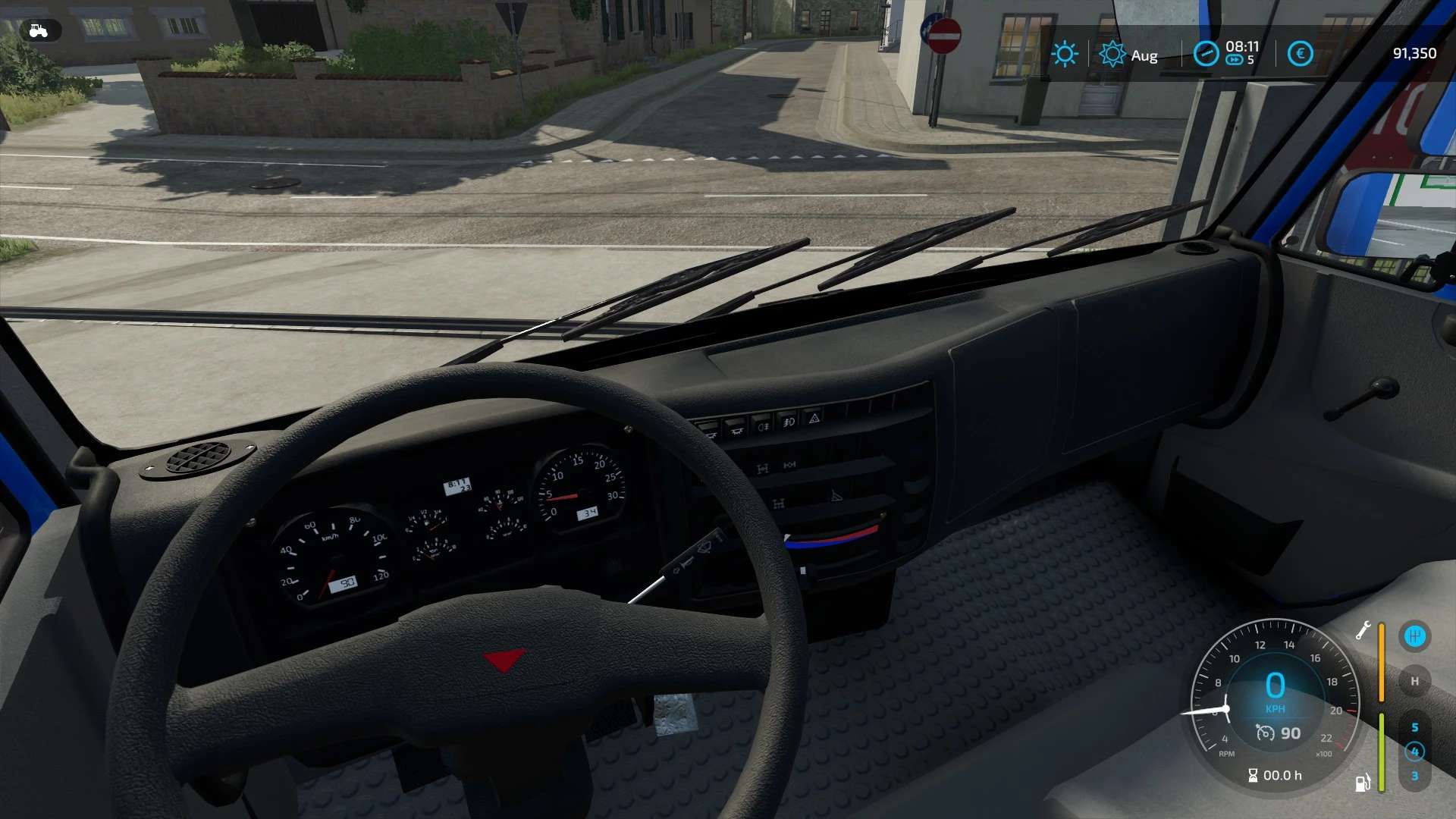
Task: Click the clock time-scale icon
Action: coord(1205,54)
